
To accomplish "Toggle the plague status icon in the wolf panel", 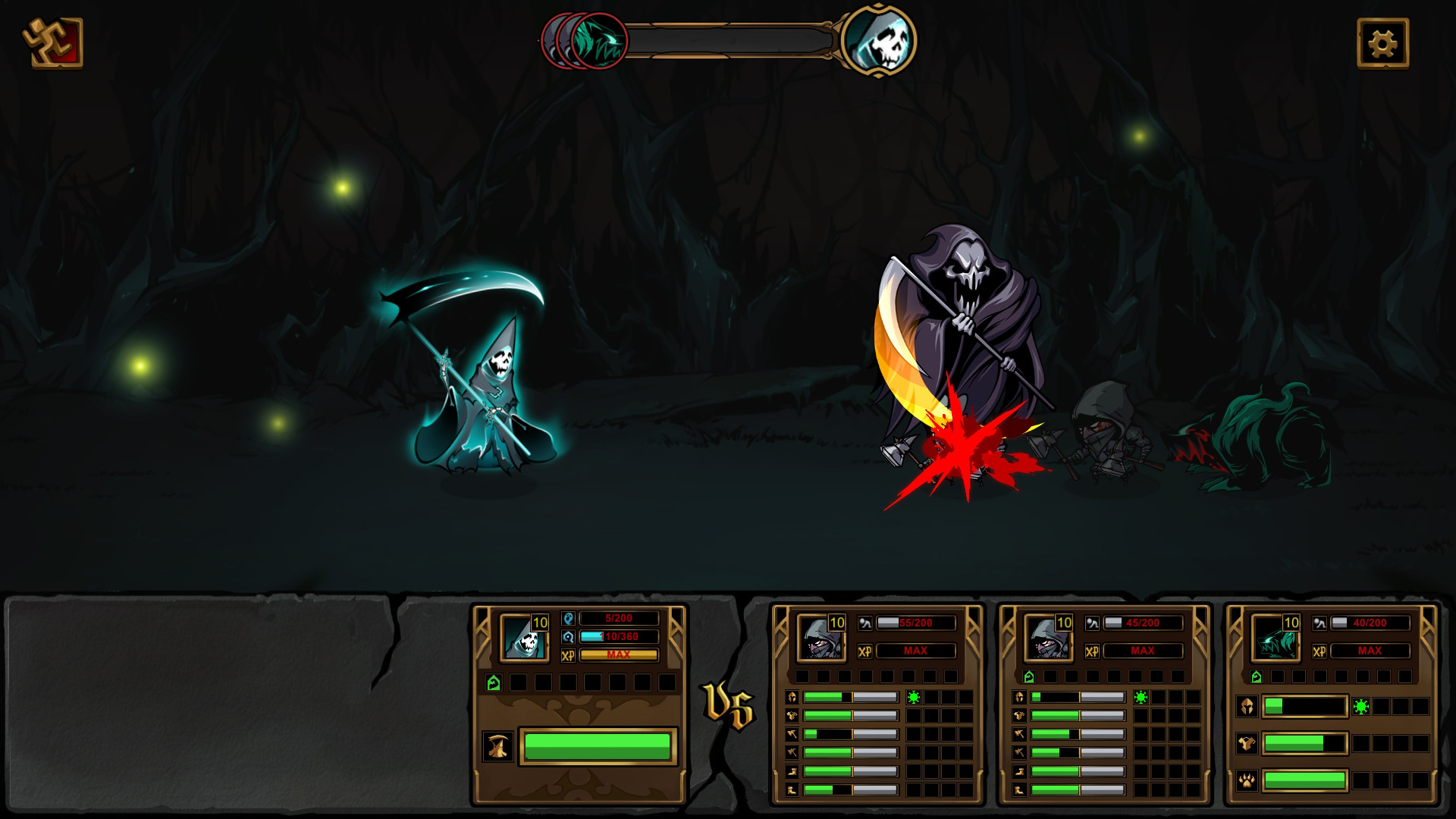I will (1360, 707).
